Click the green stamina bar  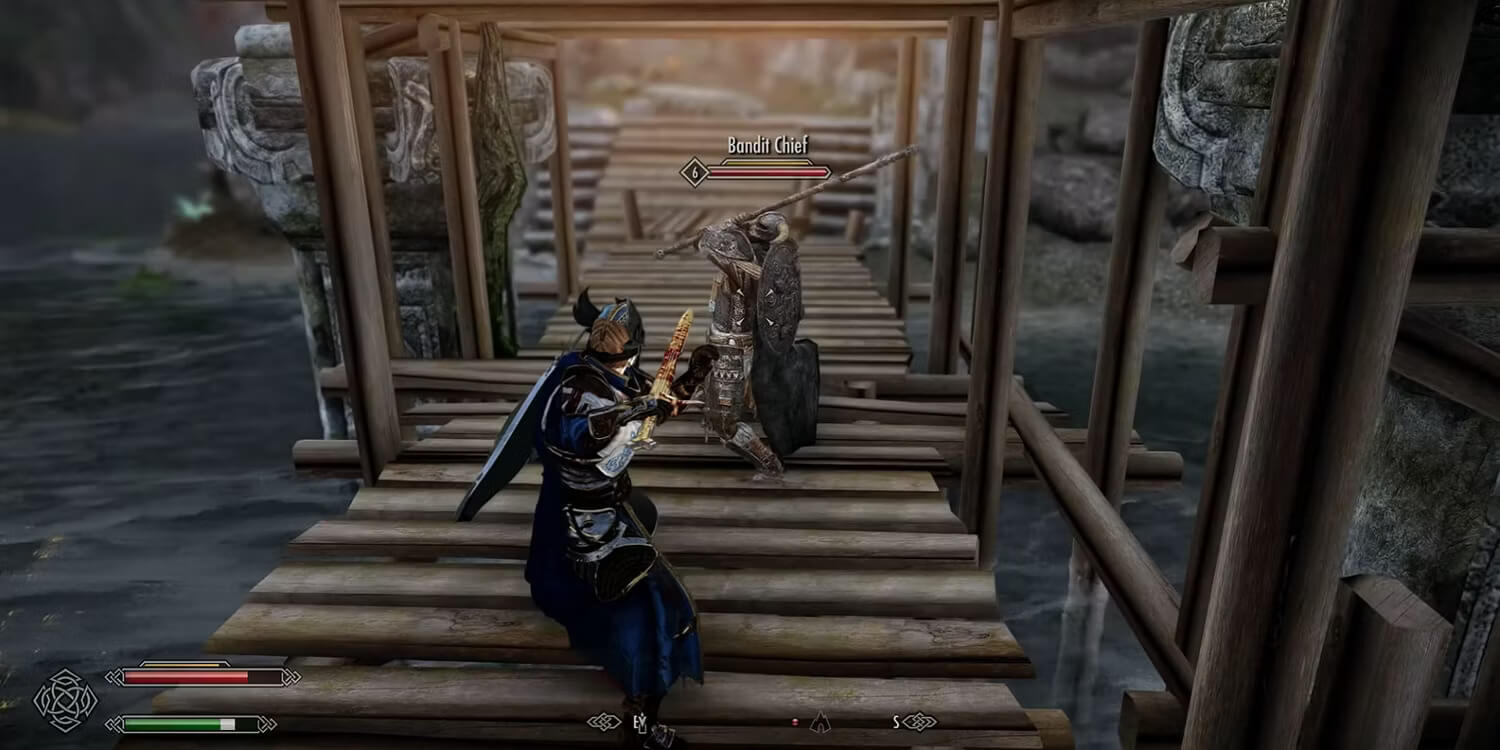(x=173, y=723)
